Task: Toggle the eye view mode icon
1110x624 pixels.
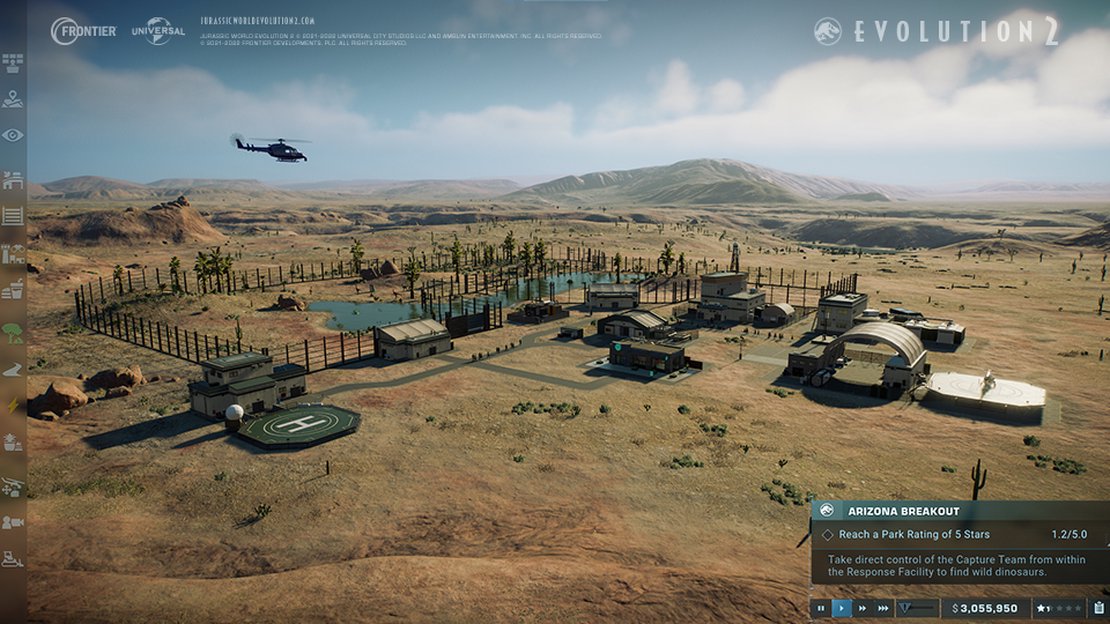Action: pos(13,135)
